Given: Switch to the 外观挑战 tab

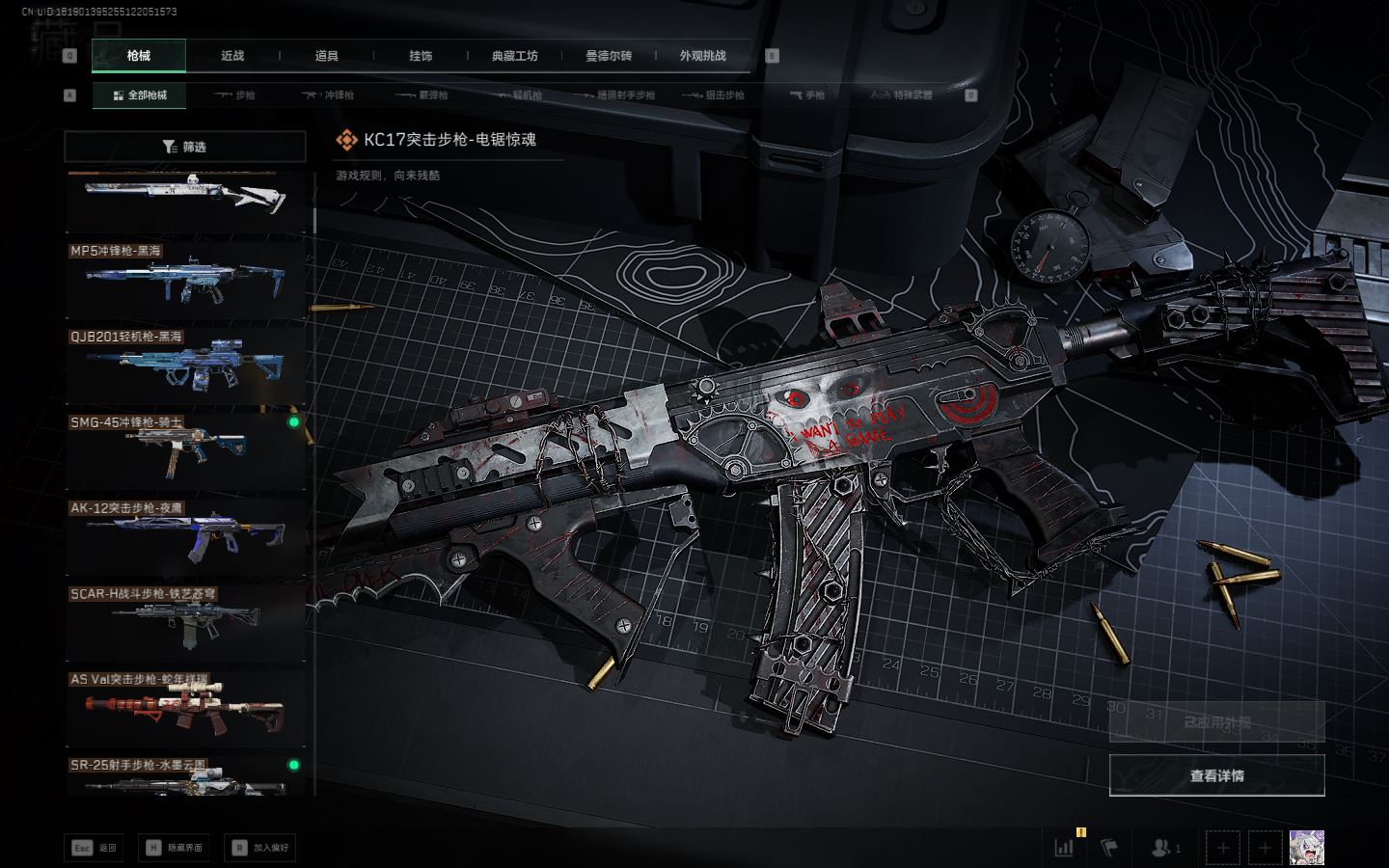Looking at the screenshot, I should [x=702, y=56].
